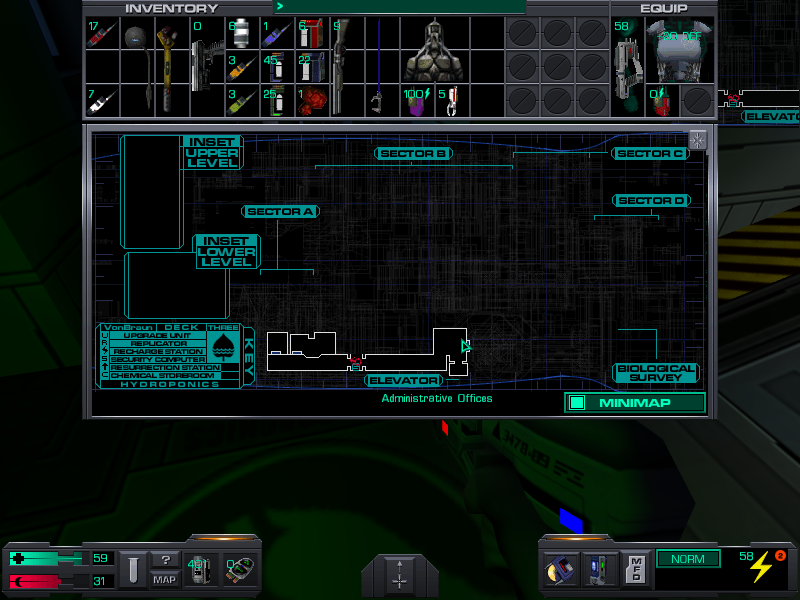The width and height of the screenshot is (800, 600).
Task: Select the SECTOR B map label
Action: [414, 154]
